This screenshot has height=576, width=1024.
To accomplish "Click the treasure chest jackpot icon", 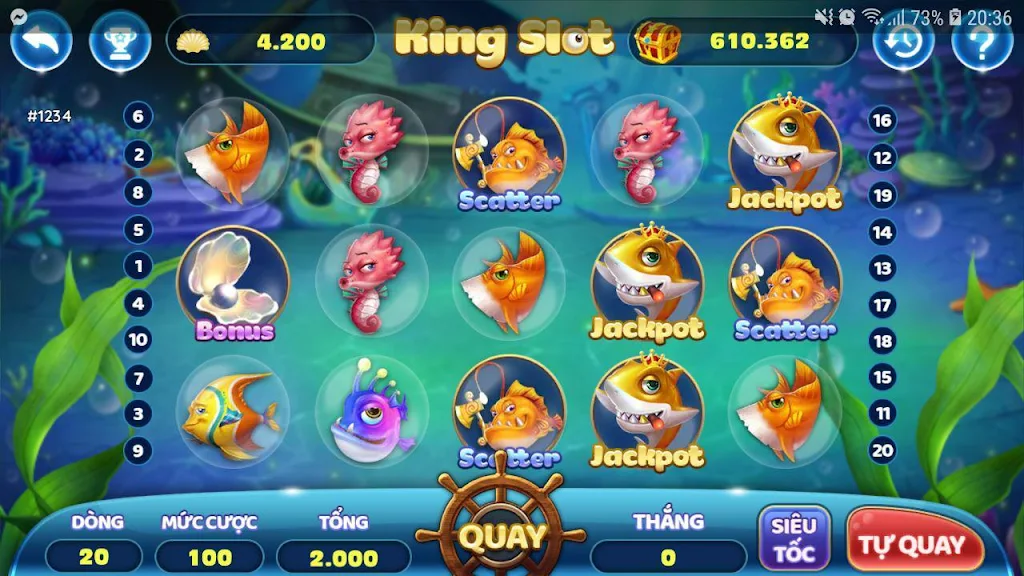I will (x=659, y=41).
